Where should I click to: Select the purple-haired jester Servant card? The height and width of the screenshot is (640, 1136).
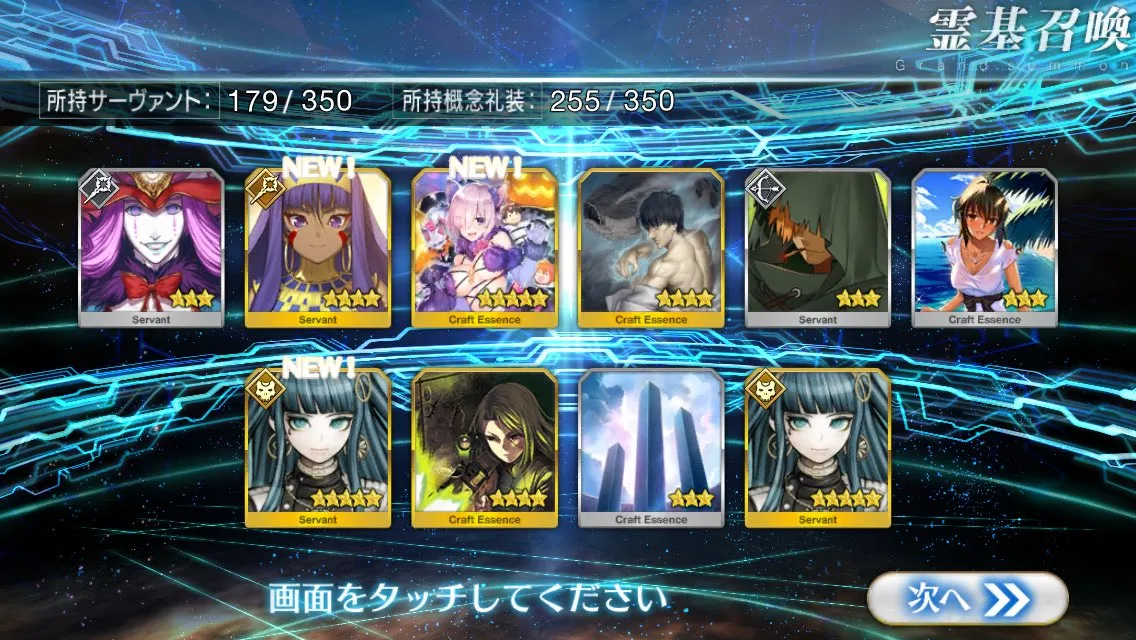pos(152,248)
